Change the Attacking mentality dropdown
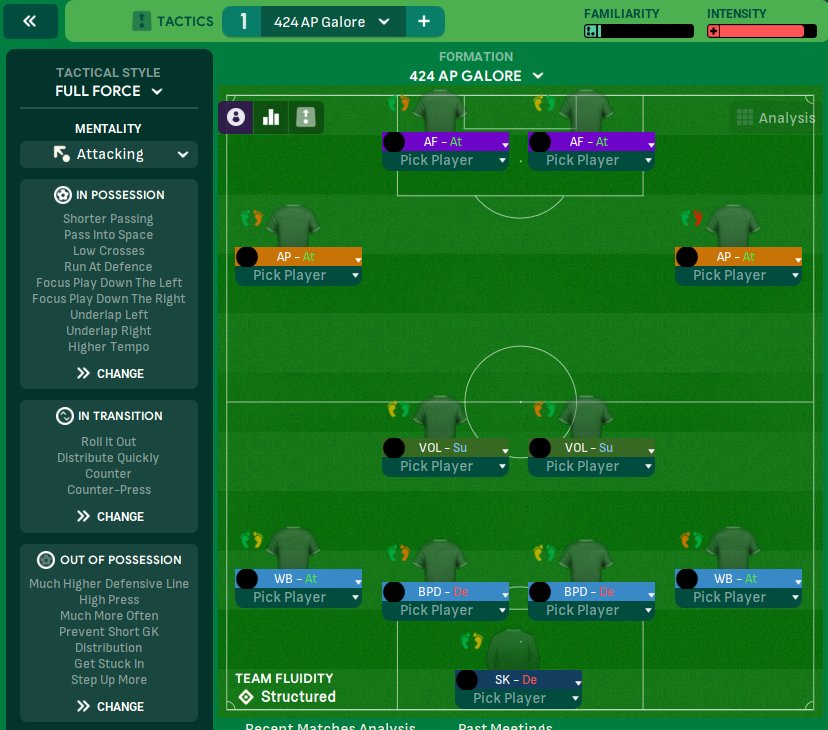828x730 pixels. tap(109, 154)
